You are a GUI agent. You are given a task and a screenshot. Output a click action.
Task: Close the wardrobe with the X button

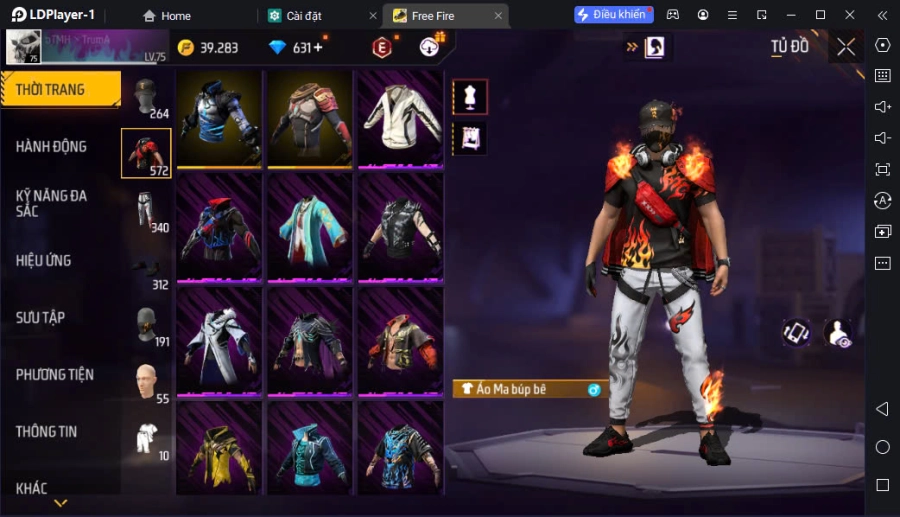tap(846, 47)
